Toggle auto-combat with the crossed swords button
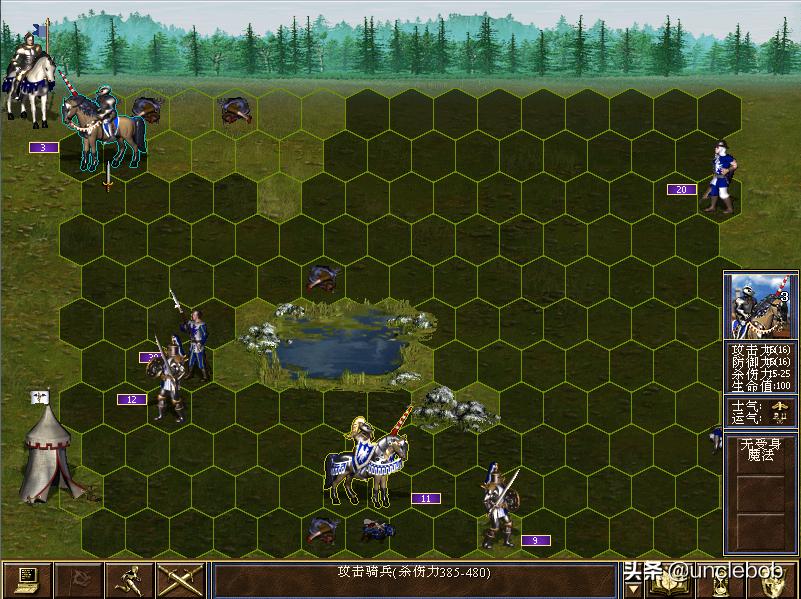The image size is (801, 599). [x=181, y=580]
